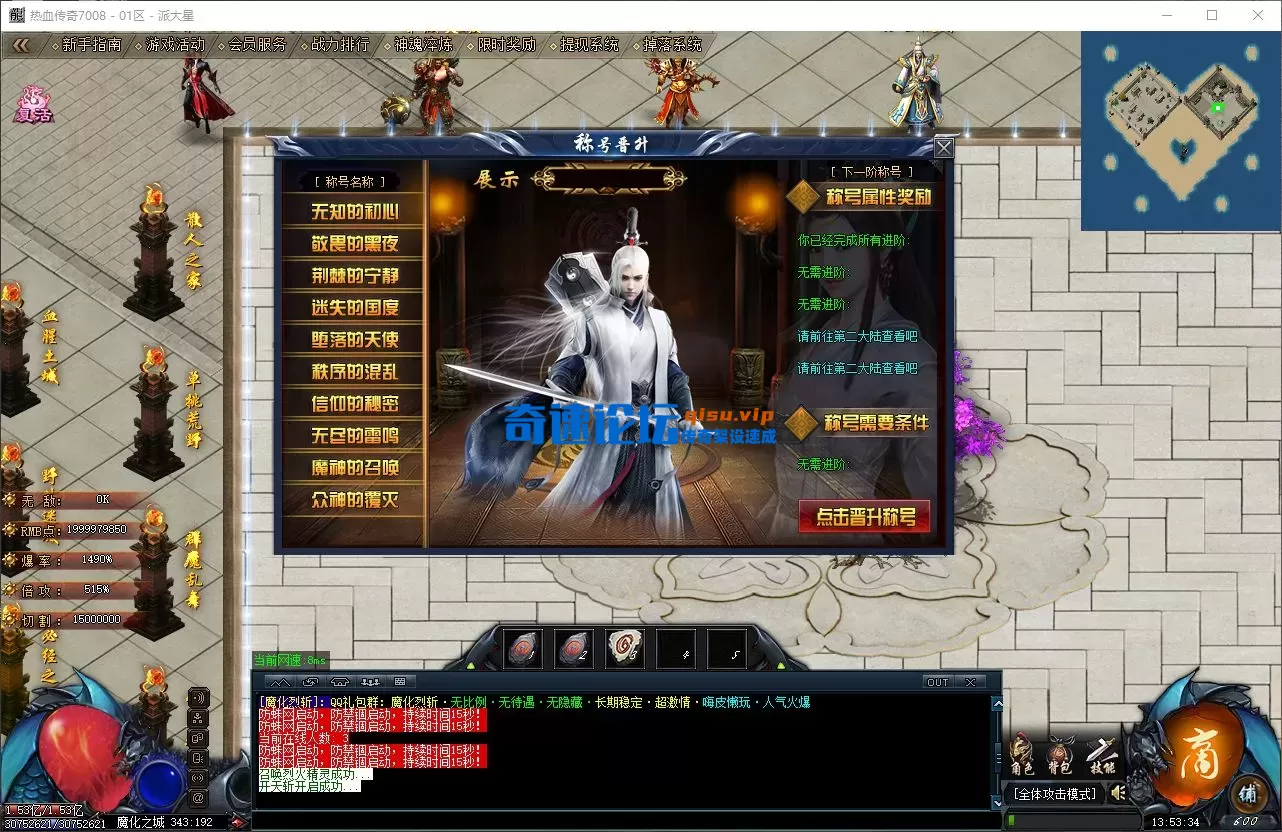Viewport: 1282px width, 832px height.
Task: Open the 新手指南 beginner guide menu
Action: point(91,45)
